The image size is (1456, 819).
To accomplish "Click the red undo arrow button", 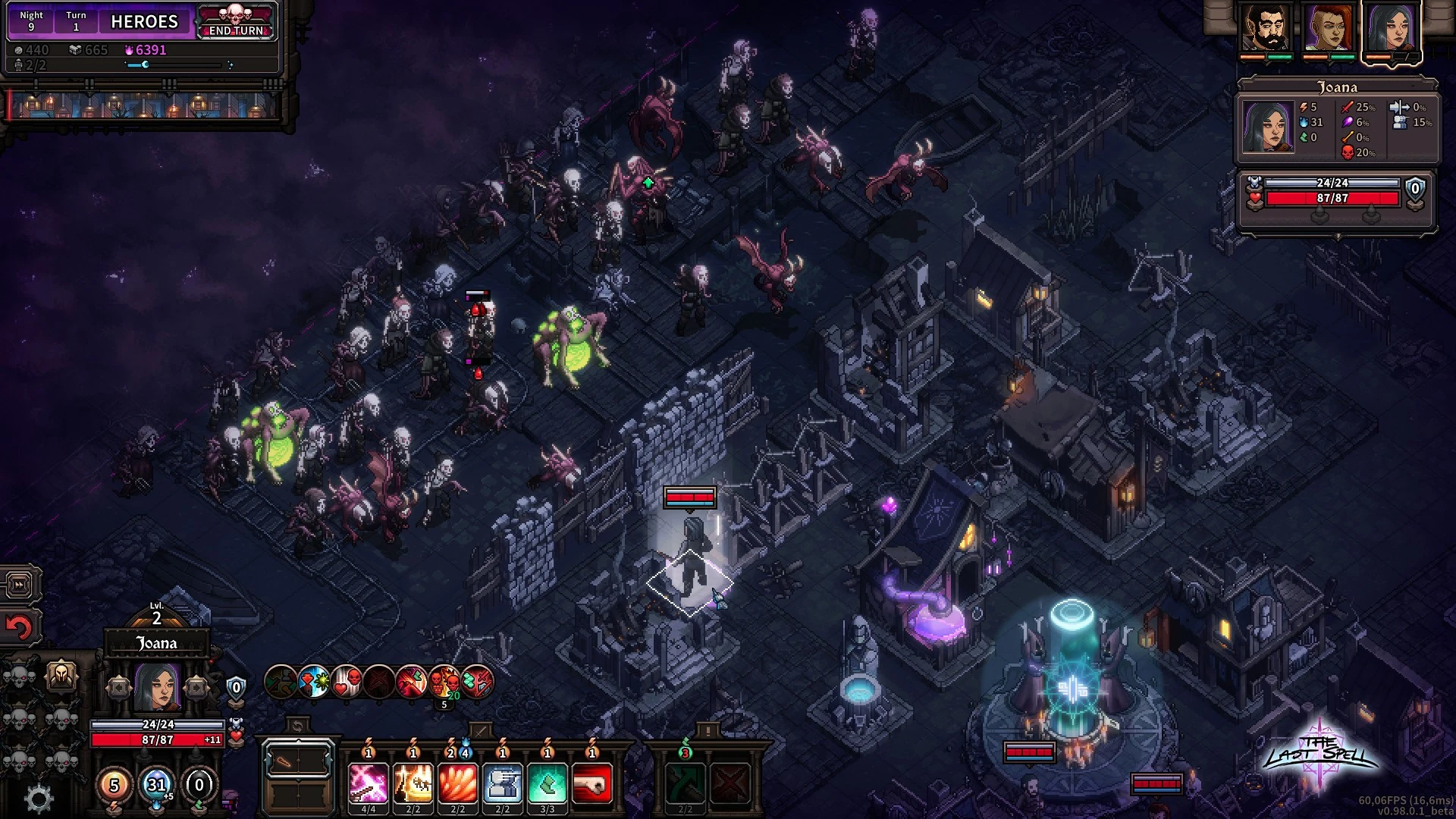I will click(x=20, y=627).
